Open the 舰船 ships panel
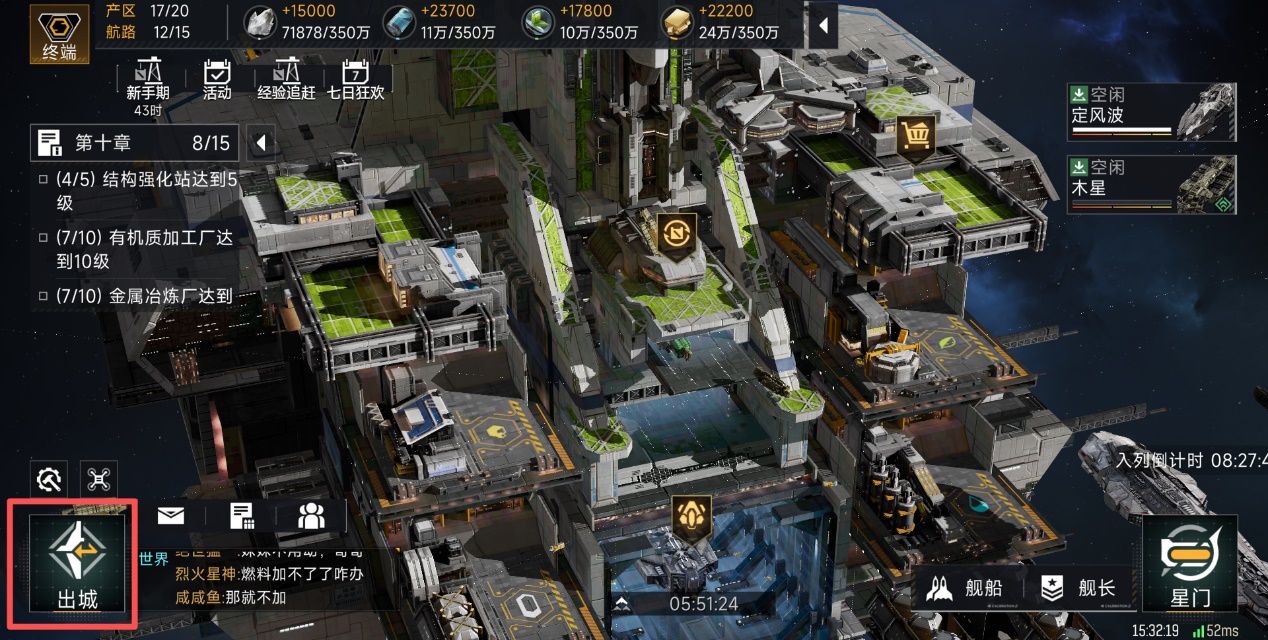 963,588
